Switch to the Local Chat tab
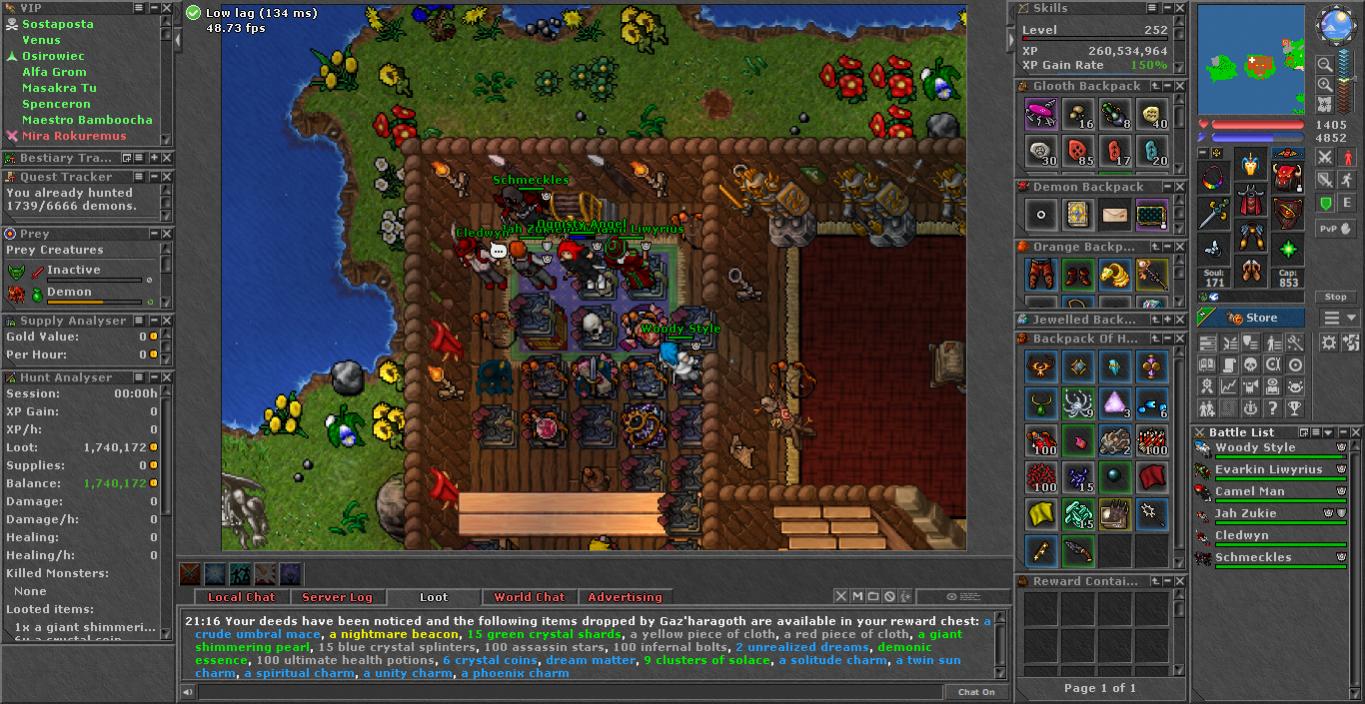Image resolution: width=1365 pixels, height=704 pixels. 241,597
